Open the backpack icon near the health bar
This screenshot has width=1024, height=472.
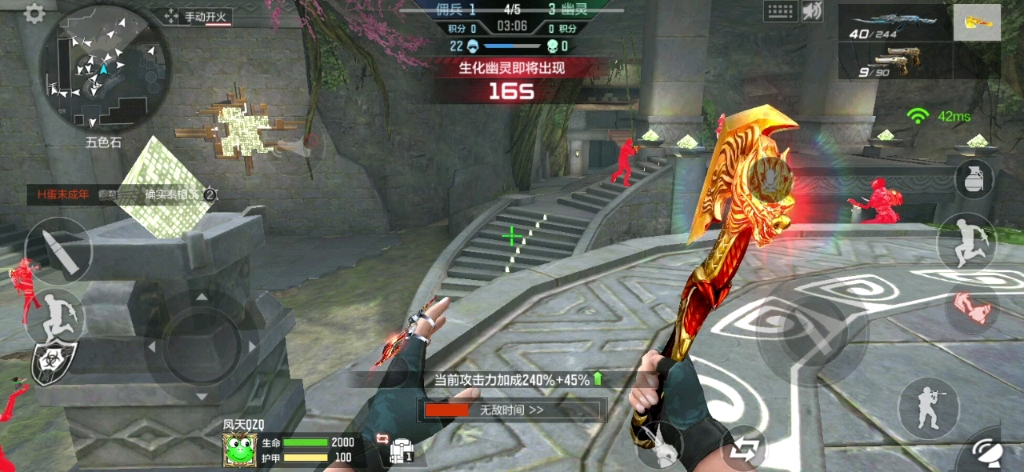click(402, 449)
